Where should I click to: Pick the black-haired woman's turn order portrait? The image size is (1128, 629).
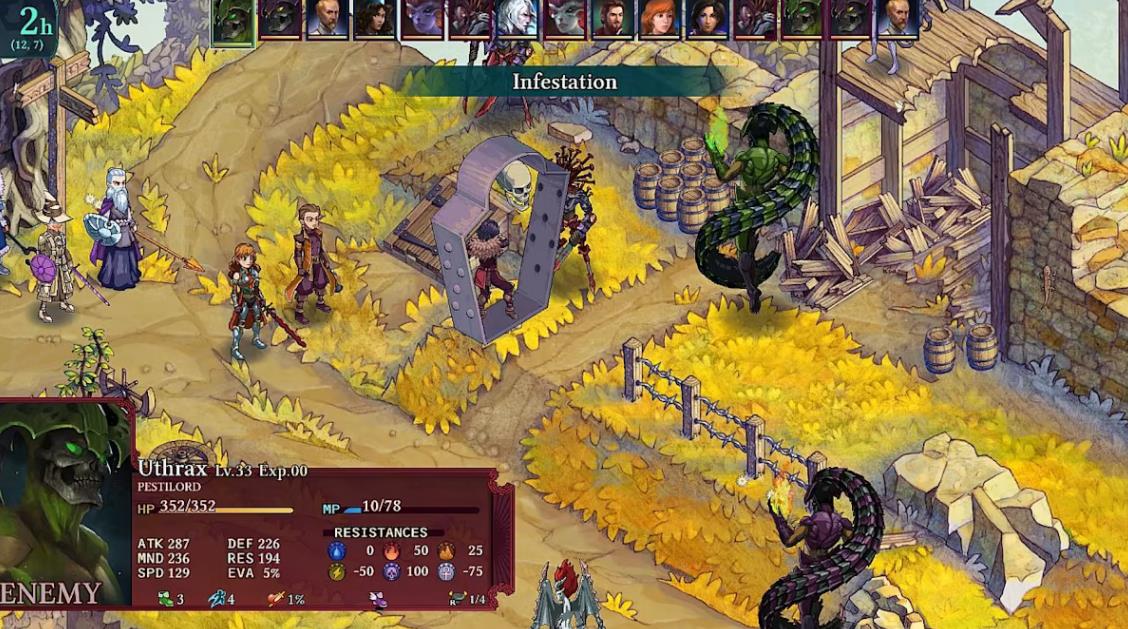707,19
